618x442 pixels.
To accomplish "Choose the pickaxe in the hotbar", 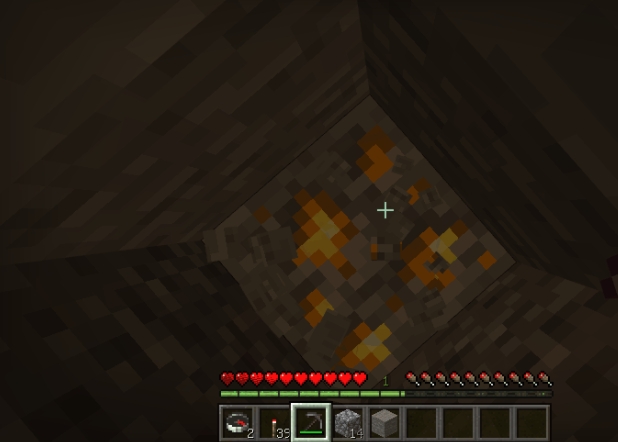I will point(311,423).
